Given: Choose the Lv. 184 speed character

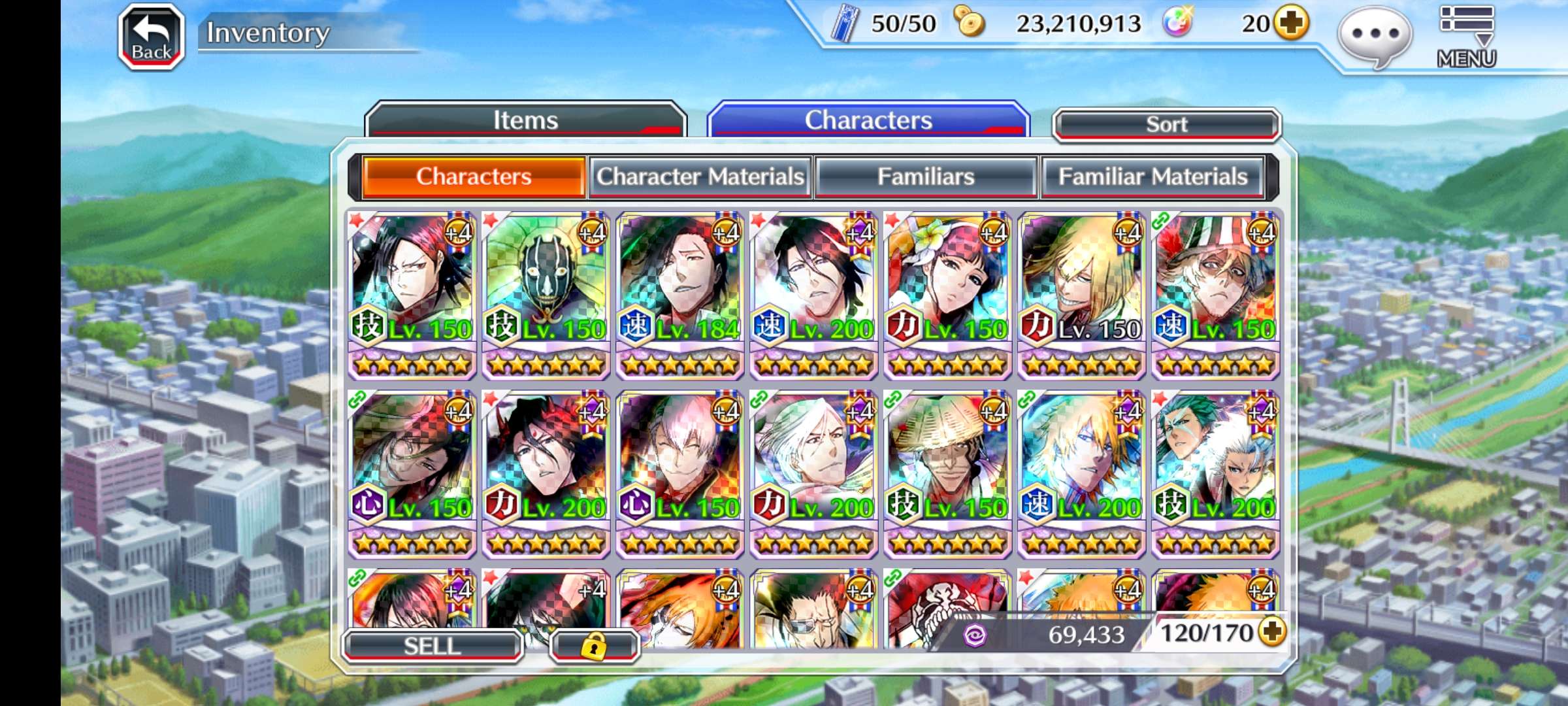Looking at the screenshot, I should tap(680, 294).
